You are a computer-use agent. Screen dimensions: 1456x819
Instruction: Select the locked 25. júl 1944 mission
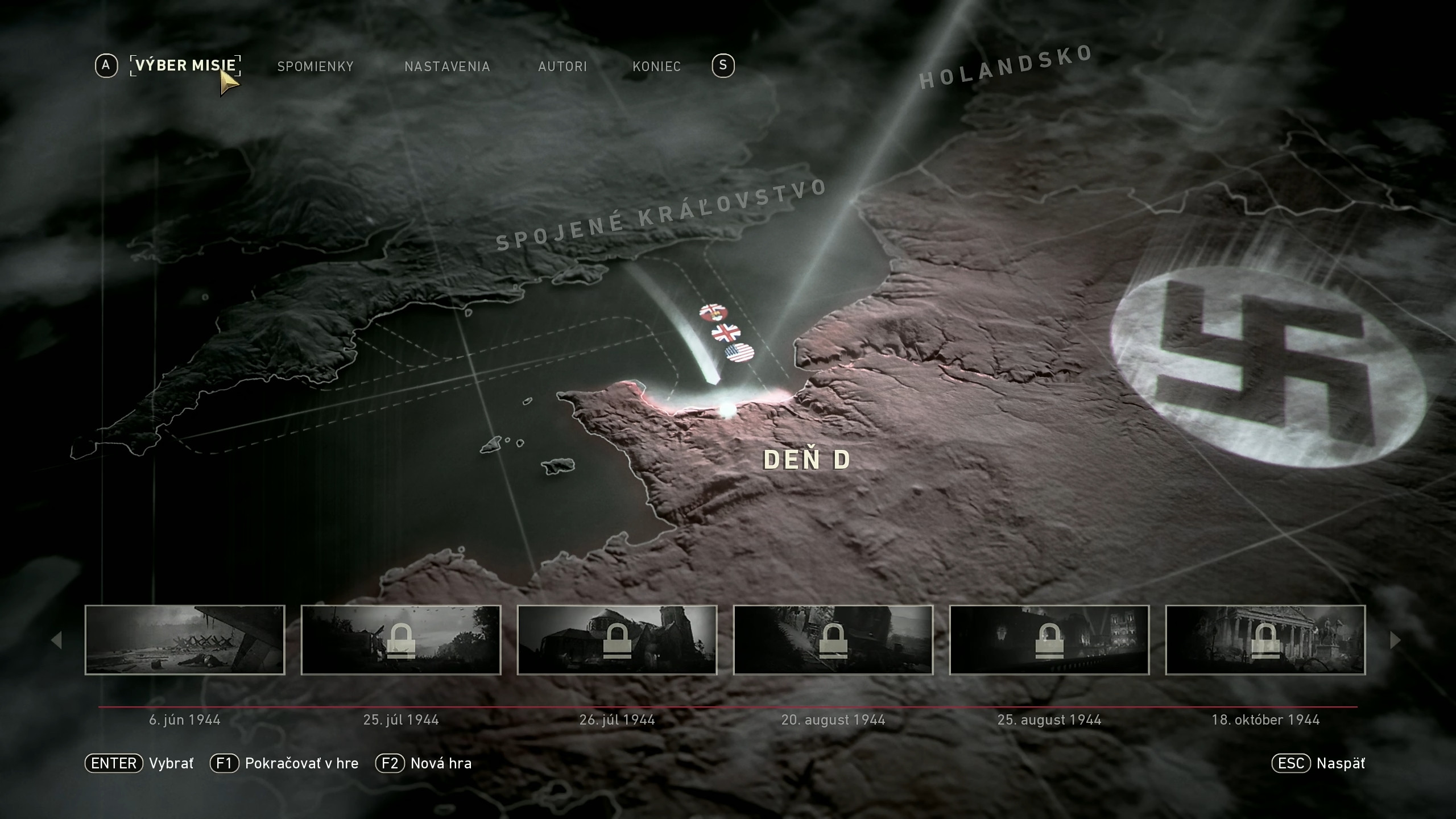[401, 640]
